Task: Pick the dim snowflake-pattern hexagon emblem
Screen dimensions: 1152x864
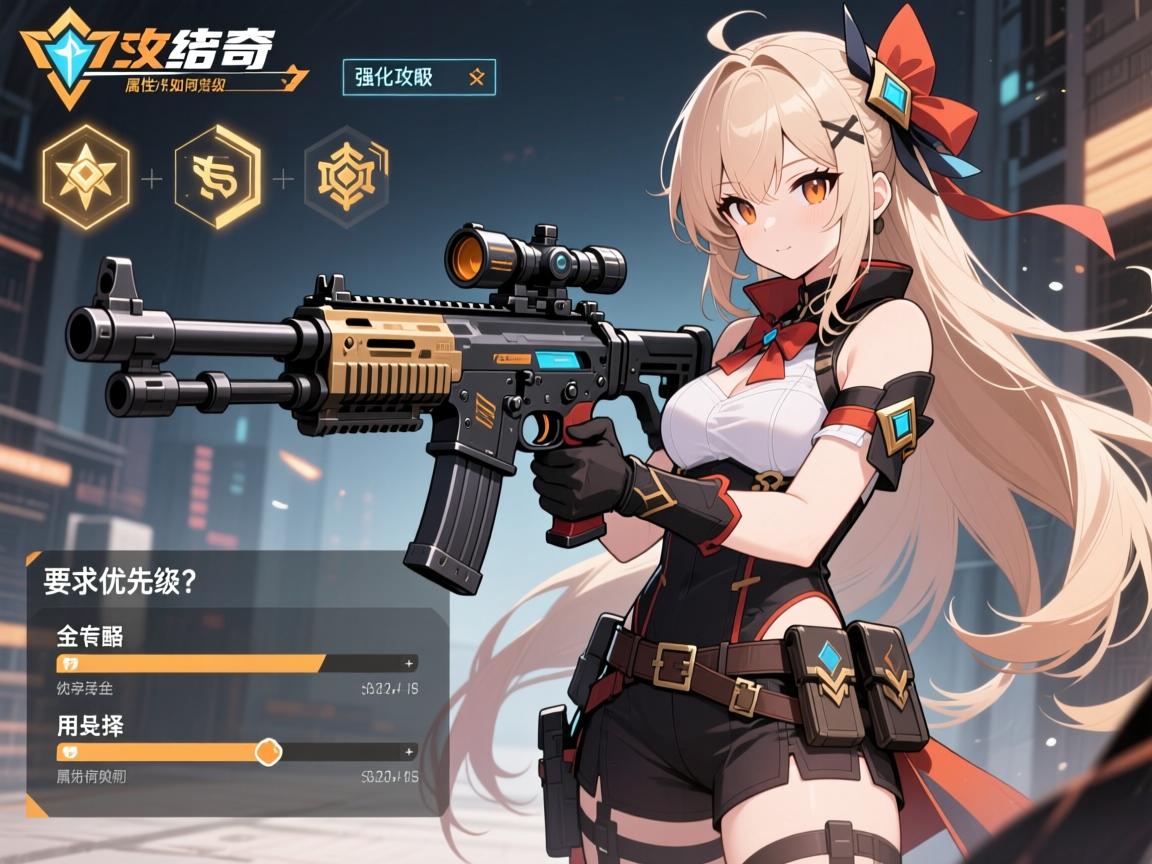Action: (x=346, y=178)
